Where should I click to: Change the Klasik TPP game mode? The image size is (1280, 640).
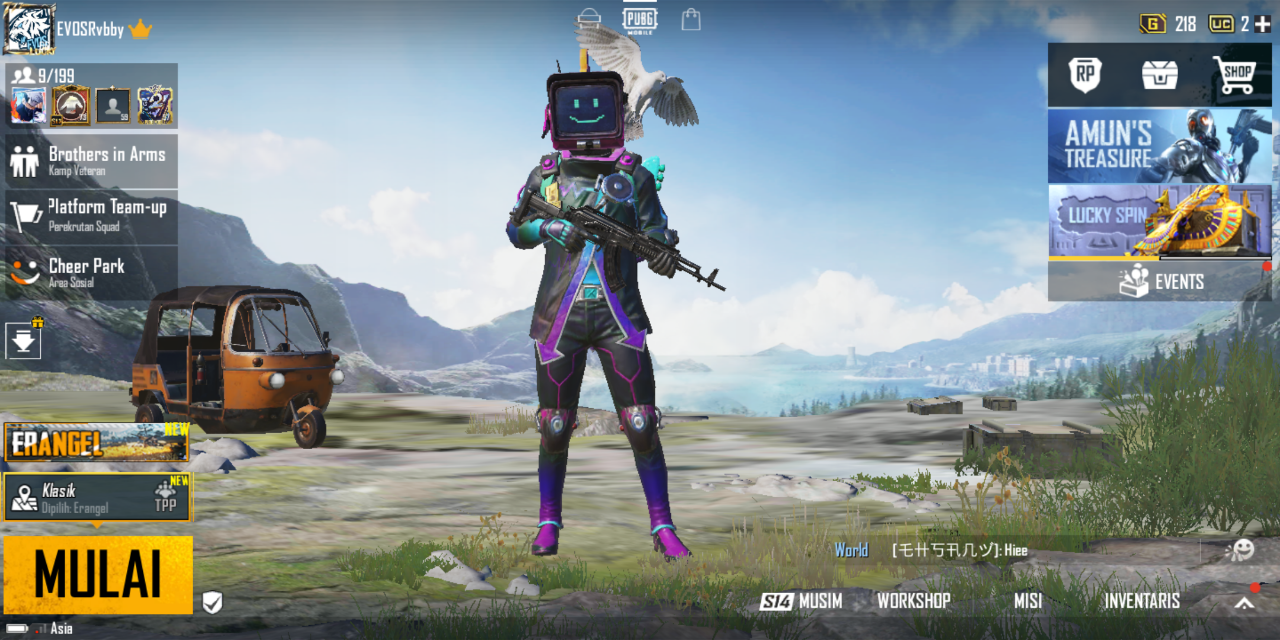tap(96, 497)
